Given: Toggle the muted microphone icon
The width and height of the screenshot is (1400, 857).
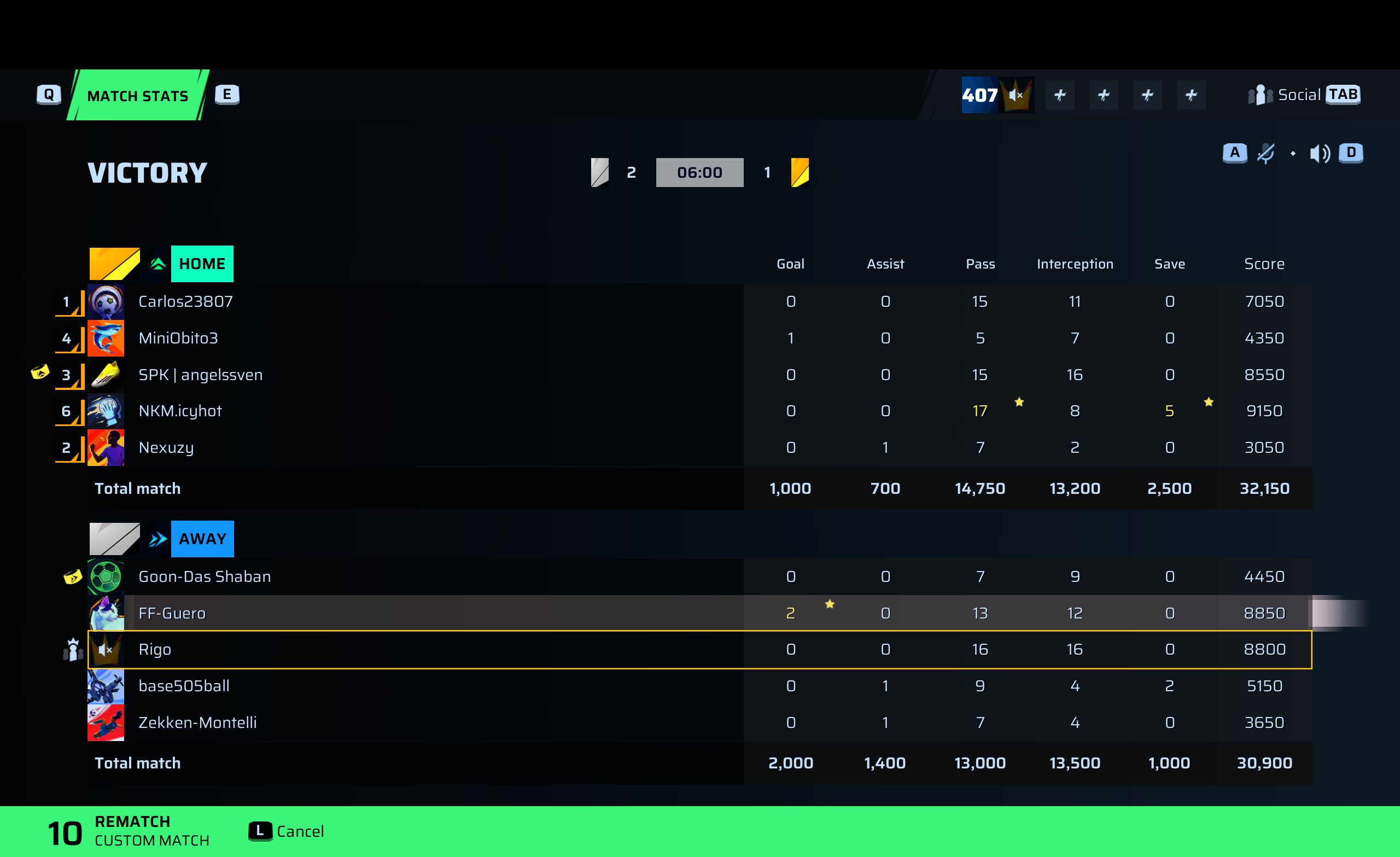Looking at the screenshot, I should (1265, 153).
